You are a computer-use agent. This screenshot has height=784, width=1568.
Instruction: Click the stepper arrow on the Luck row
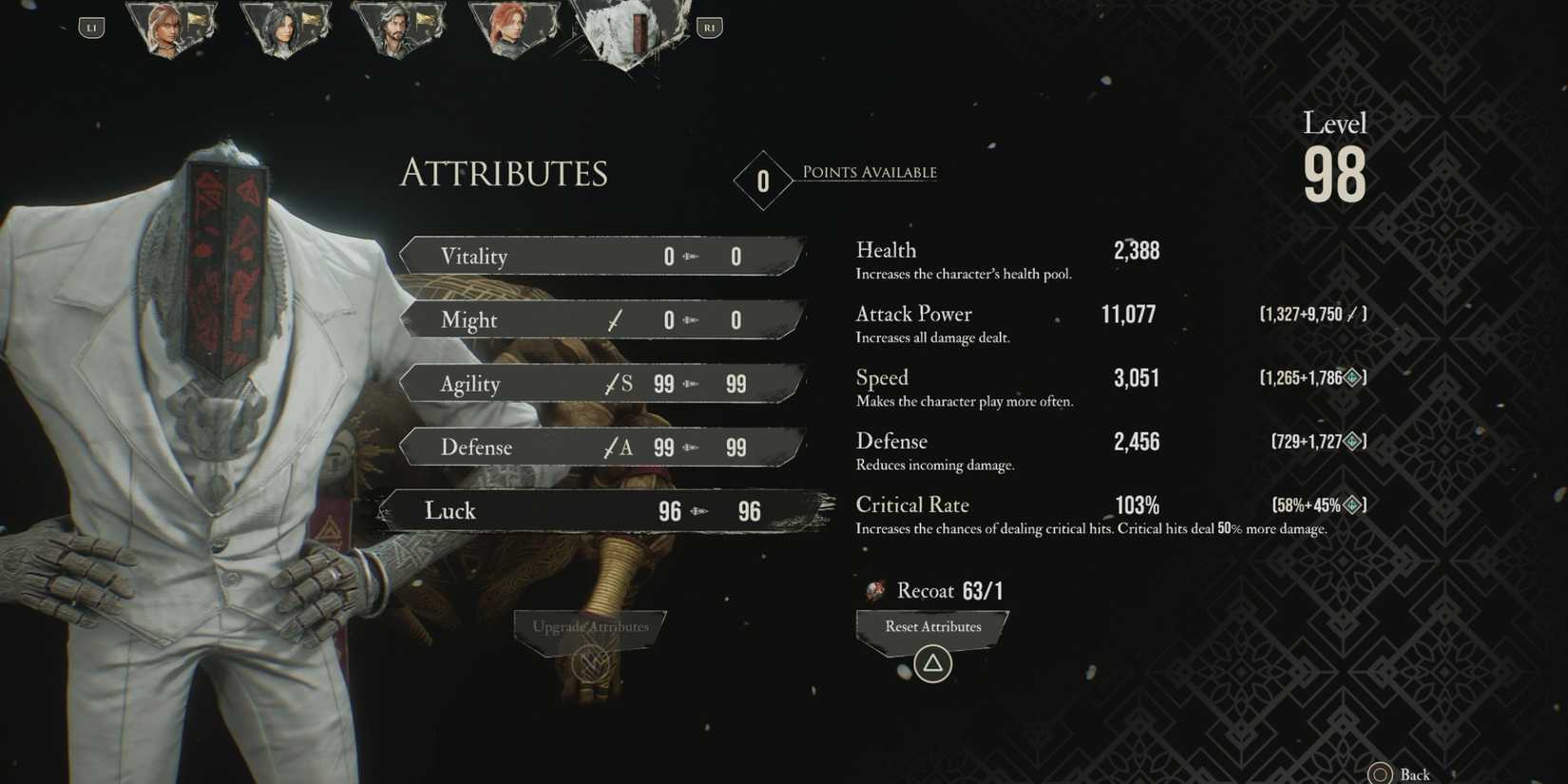pyautogui.click(x=700, y=511)
